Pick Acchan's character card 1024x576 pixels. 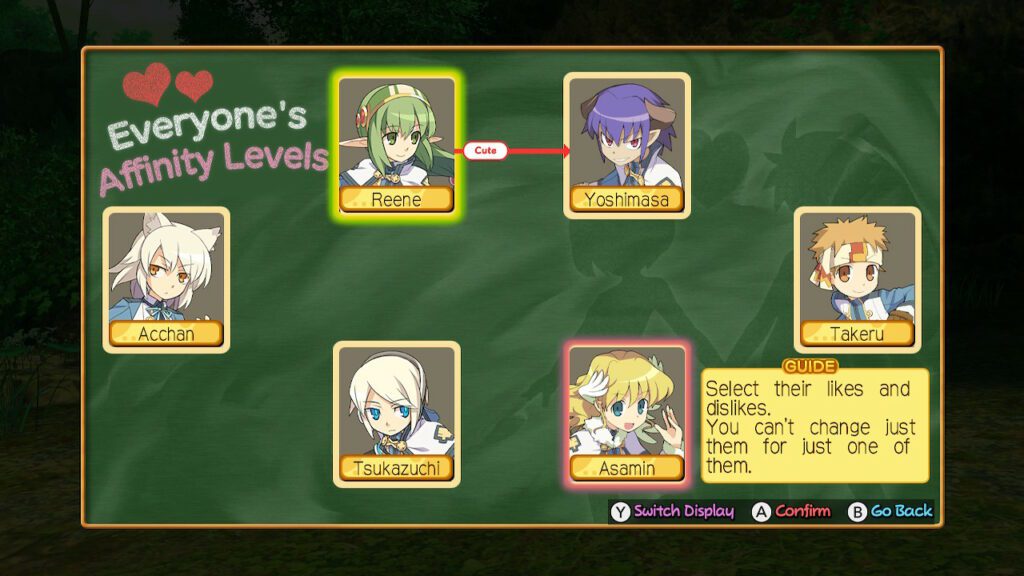[x=166, y=277]
